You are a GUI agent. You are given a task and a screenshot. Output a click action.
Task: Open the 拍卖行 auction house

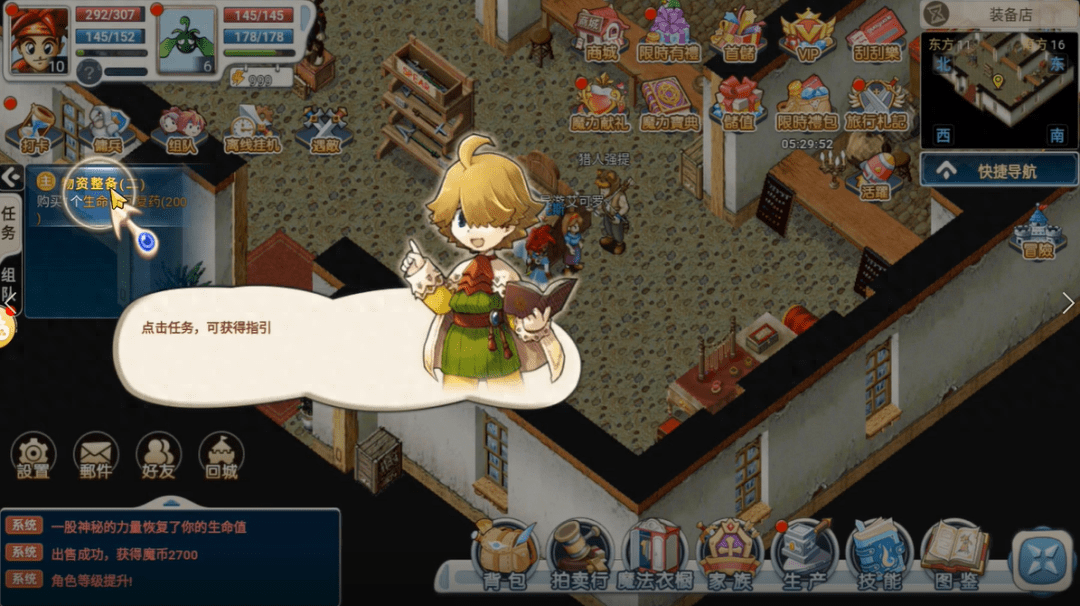(579, 553)
